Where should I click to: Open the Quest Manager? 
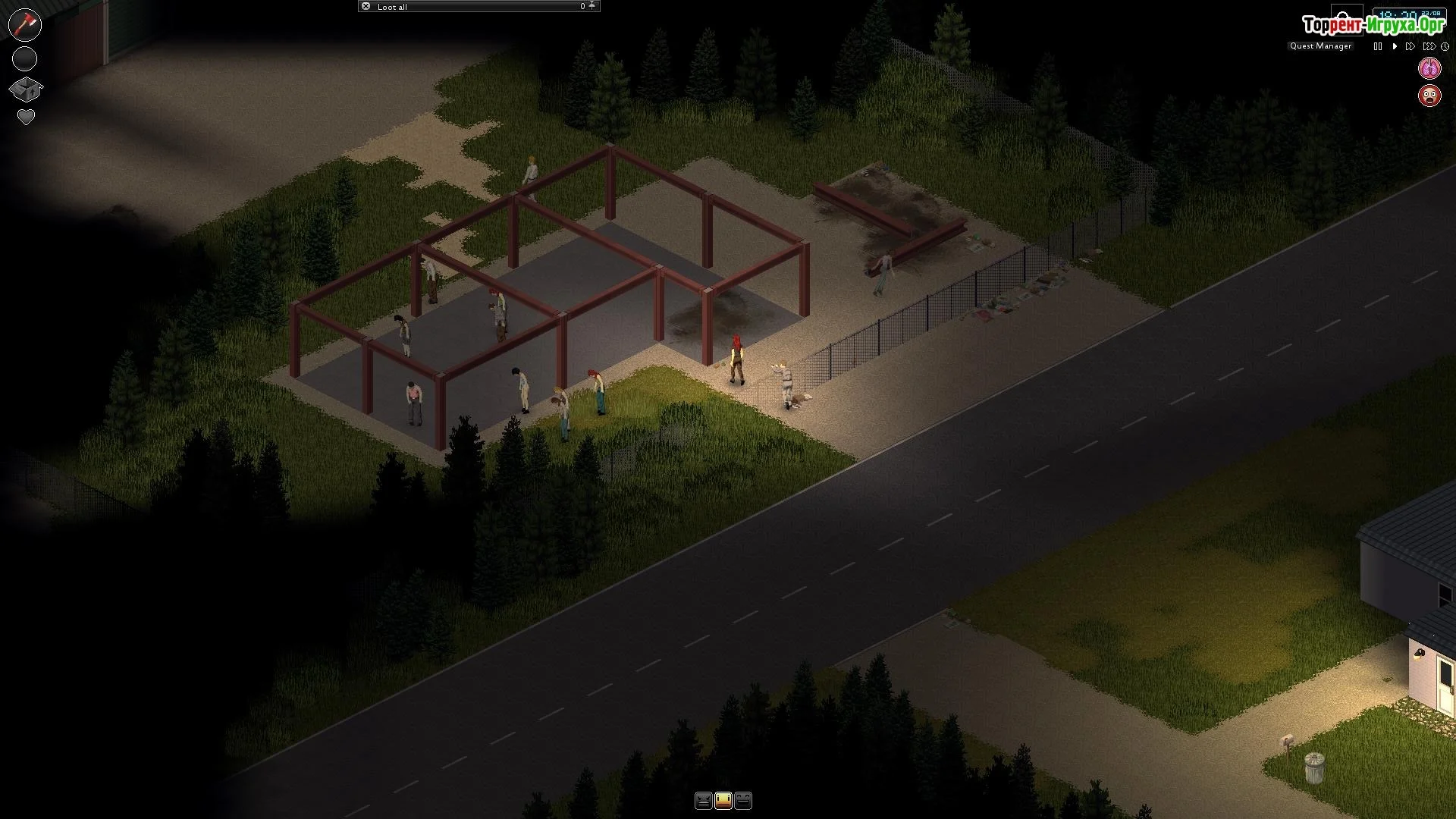(1320, 46)
